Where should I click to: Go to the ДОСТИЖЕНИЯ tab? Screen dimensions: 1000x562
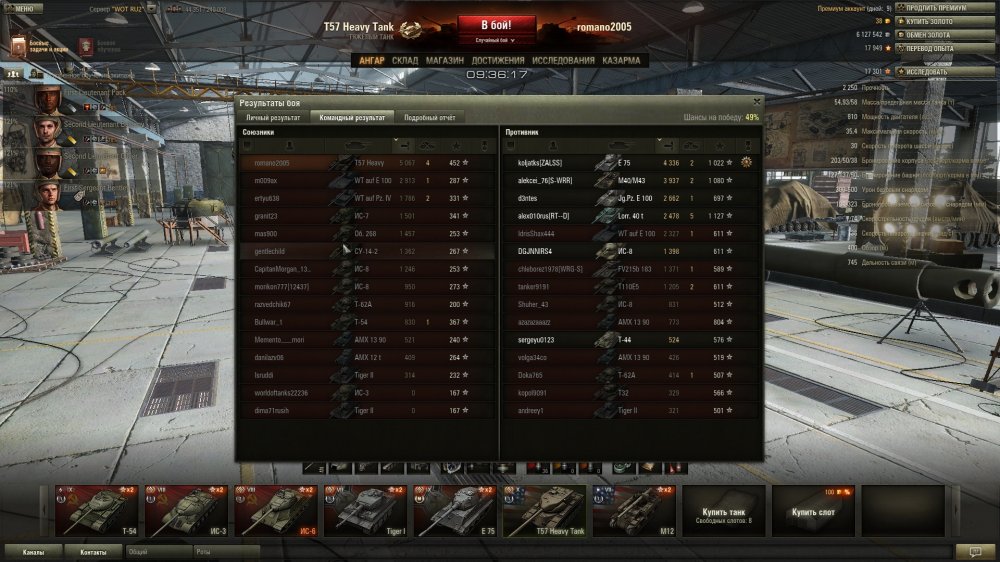pos(498,60)
